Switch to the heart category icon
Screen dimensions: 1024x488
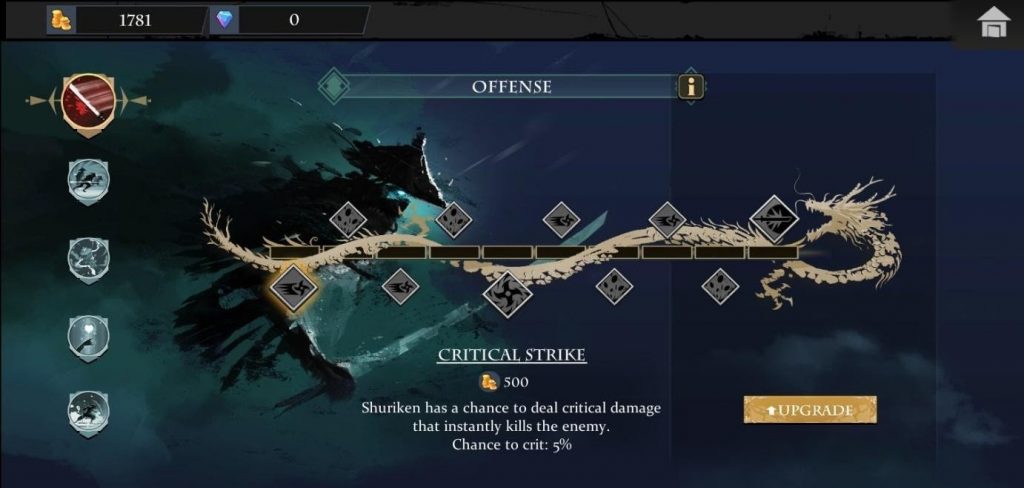click(x=88, y=335)
